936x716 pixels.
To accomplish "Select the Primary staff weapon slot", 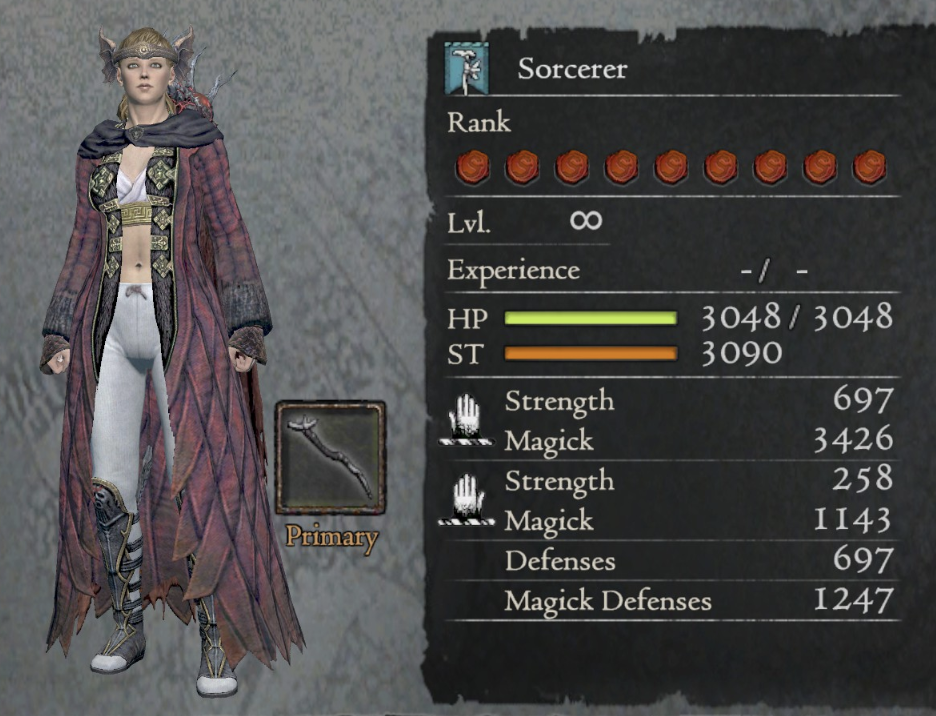I will tap(330, 457).
